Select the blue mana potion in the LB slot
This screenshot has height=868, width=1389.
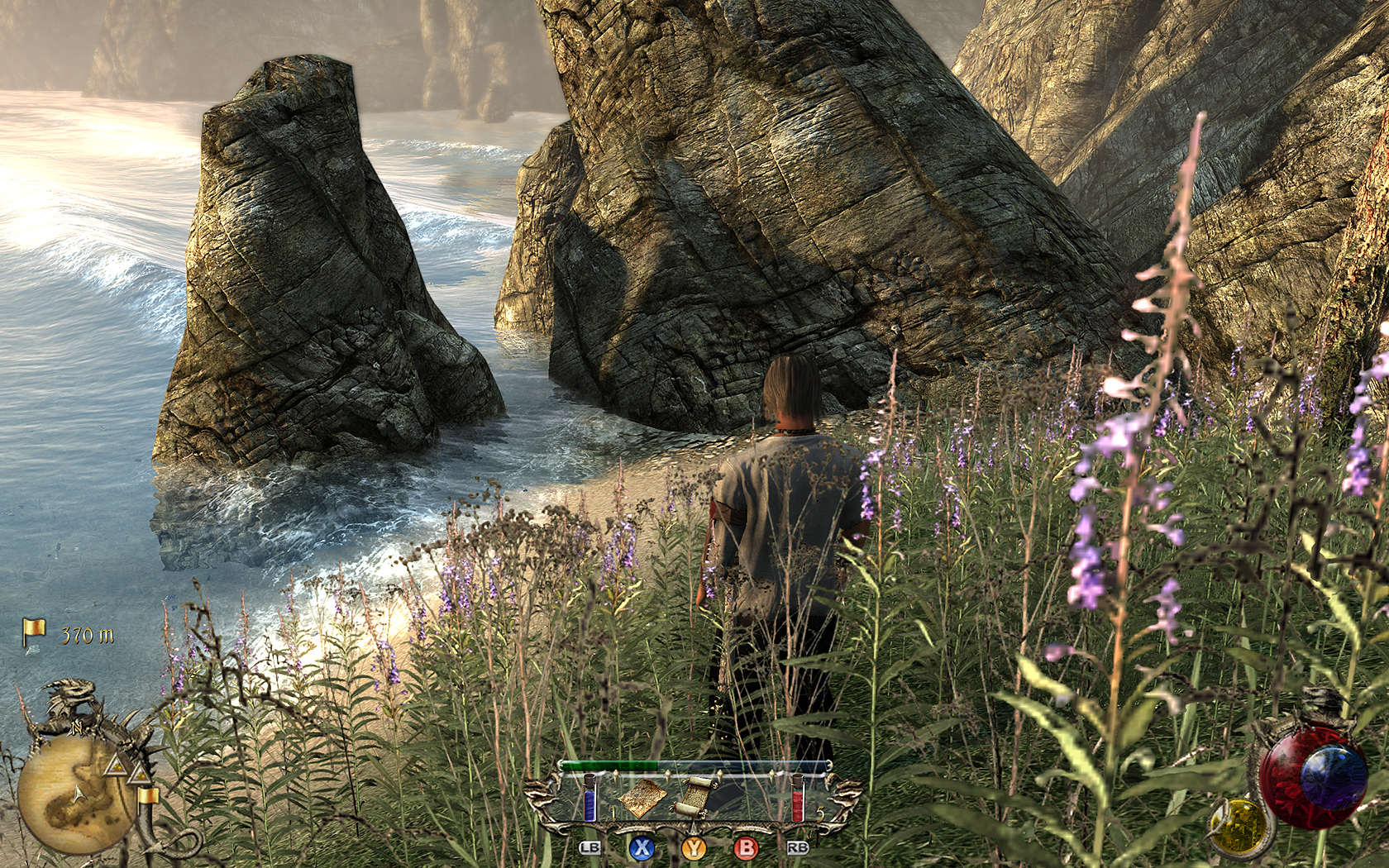(x=589, y=798)
